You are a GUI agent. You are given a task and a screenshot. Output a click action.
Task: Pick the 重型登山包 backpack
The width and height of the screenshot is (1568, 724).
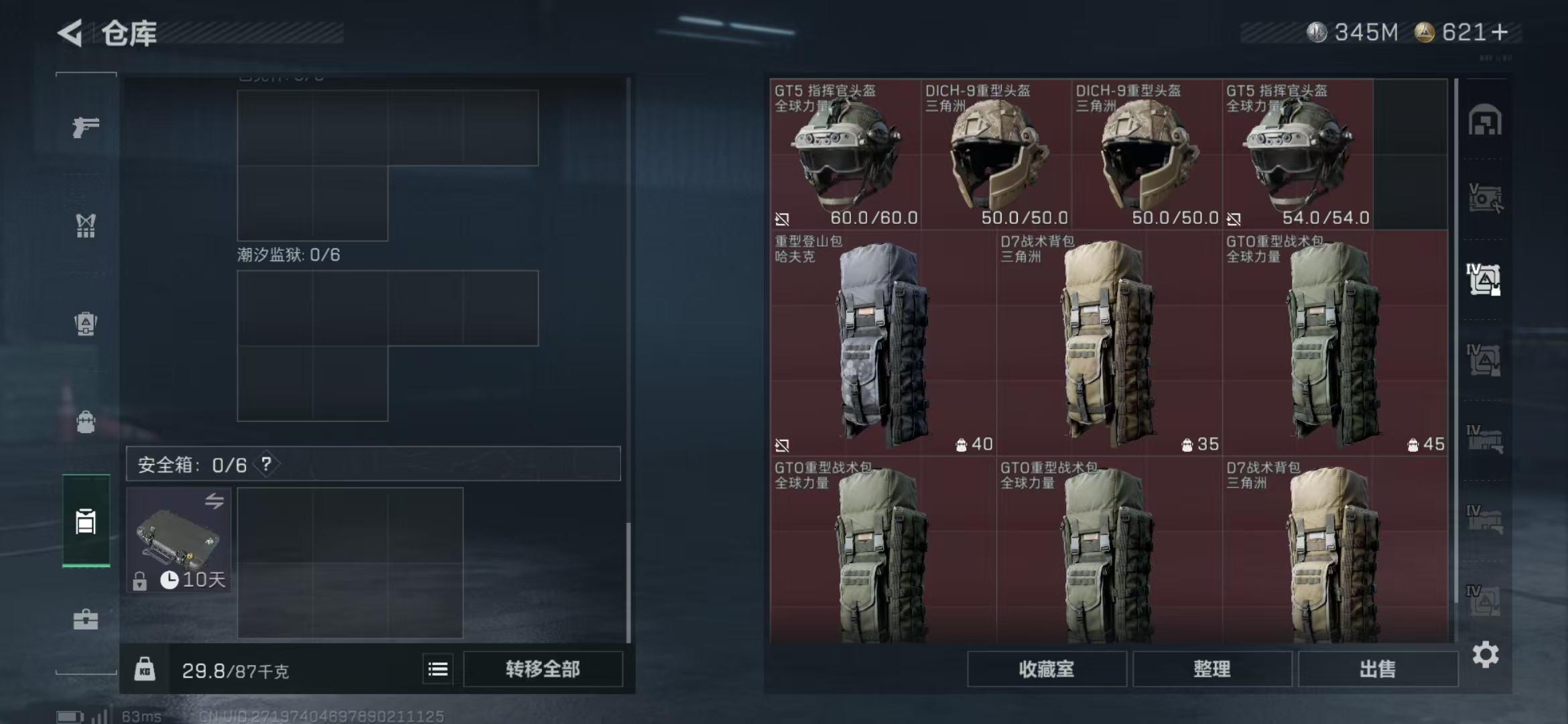pos(883,343)
